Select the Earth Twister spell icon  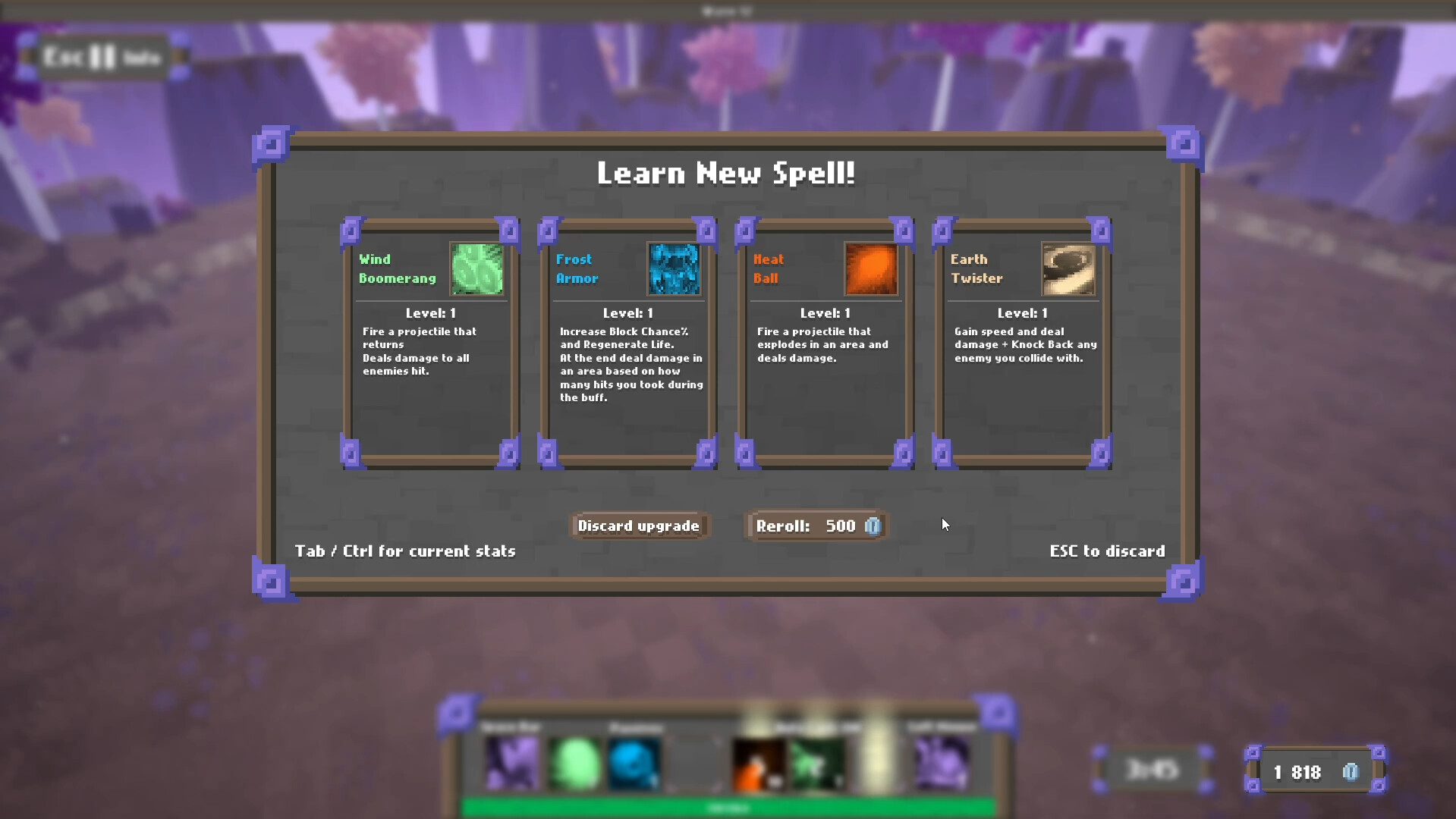coord(1068,269)
